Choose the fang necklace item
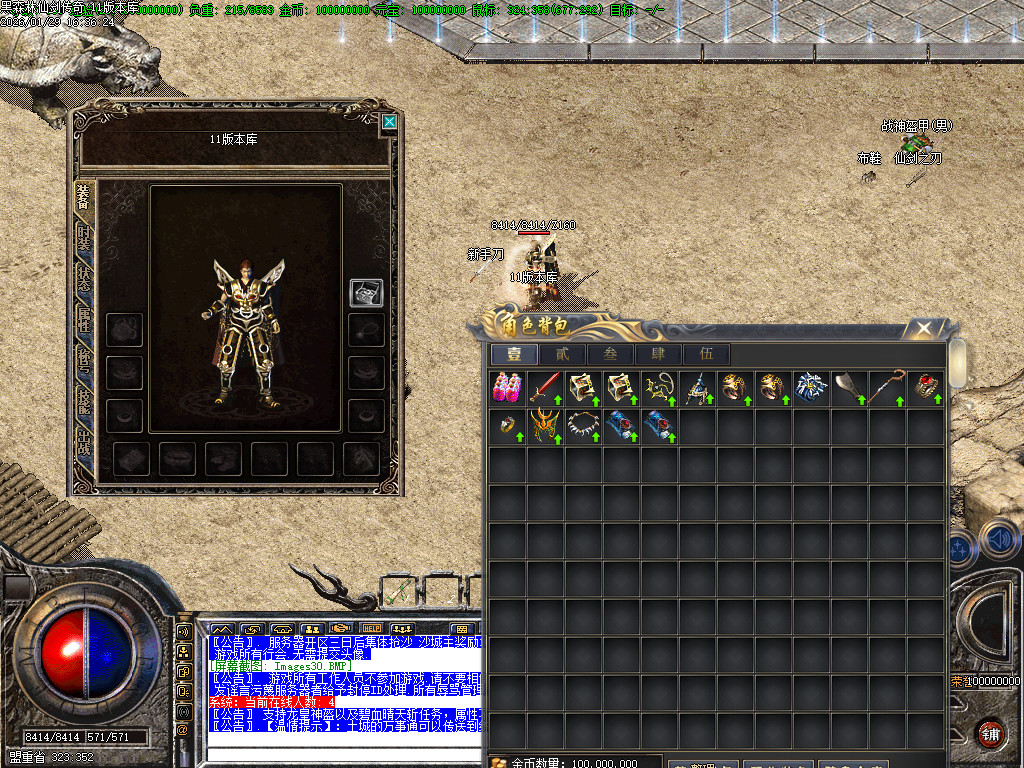 pyautogui.click(x=583, y=426)
